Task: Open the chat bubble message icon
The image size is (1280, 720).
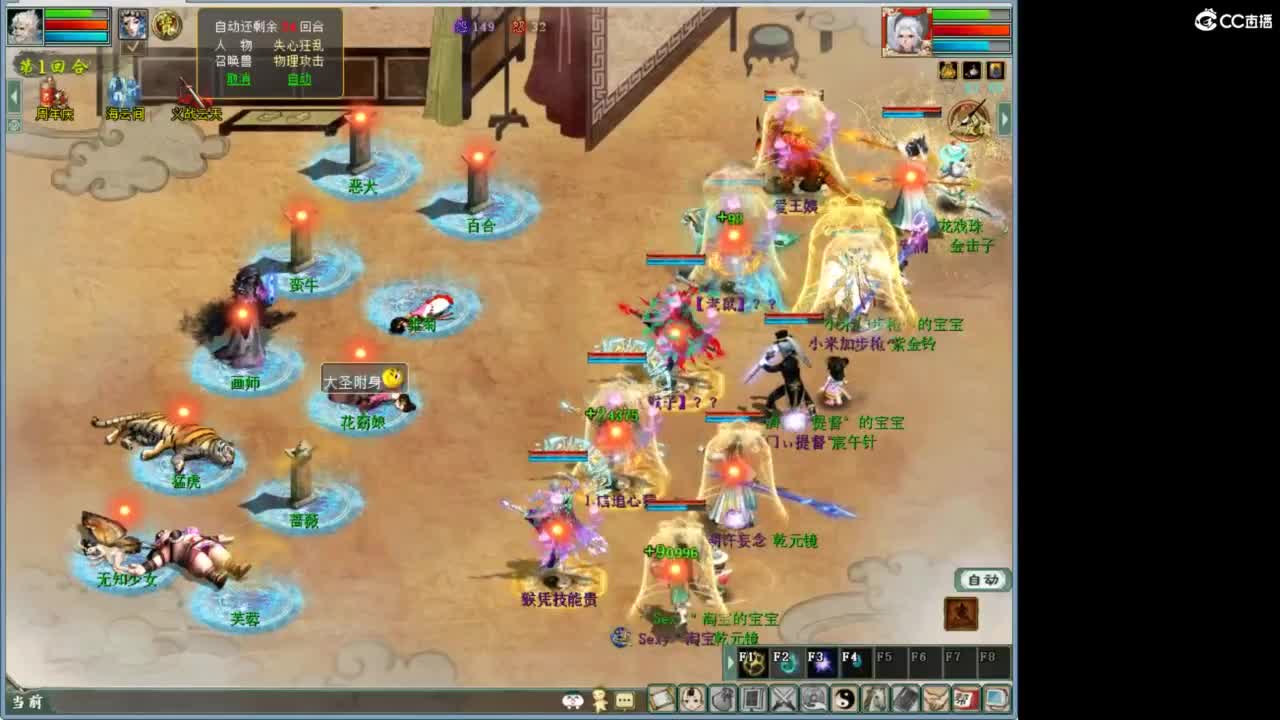Action: pos(625,702)
